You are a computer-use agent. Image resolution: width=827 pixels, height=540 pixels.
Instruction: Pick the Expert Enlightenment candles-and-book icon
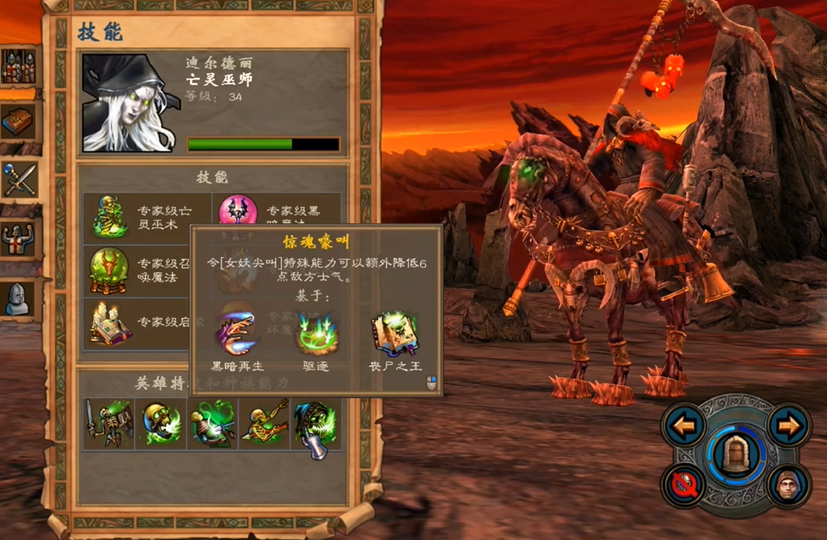(x=106, y=321)
